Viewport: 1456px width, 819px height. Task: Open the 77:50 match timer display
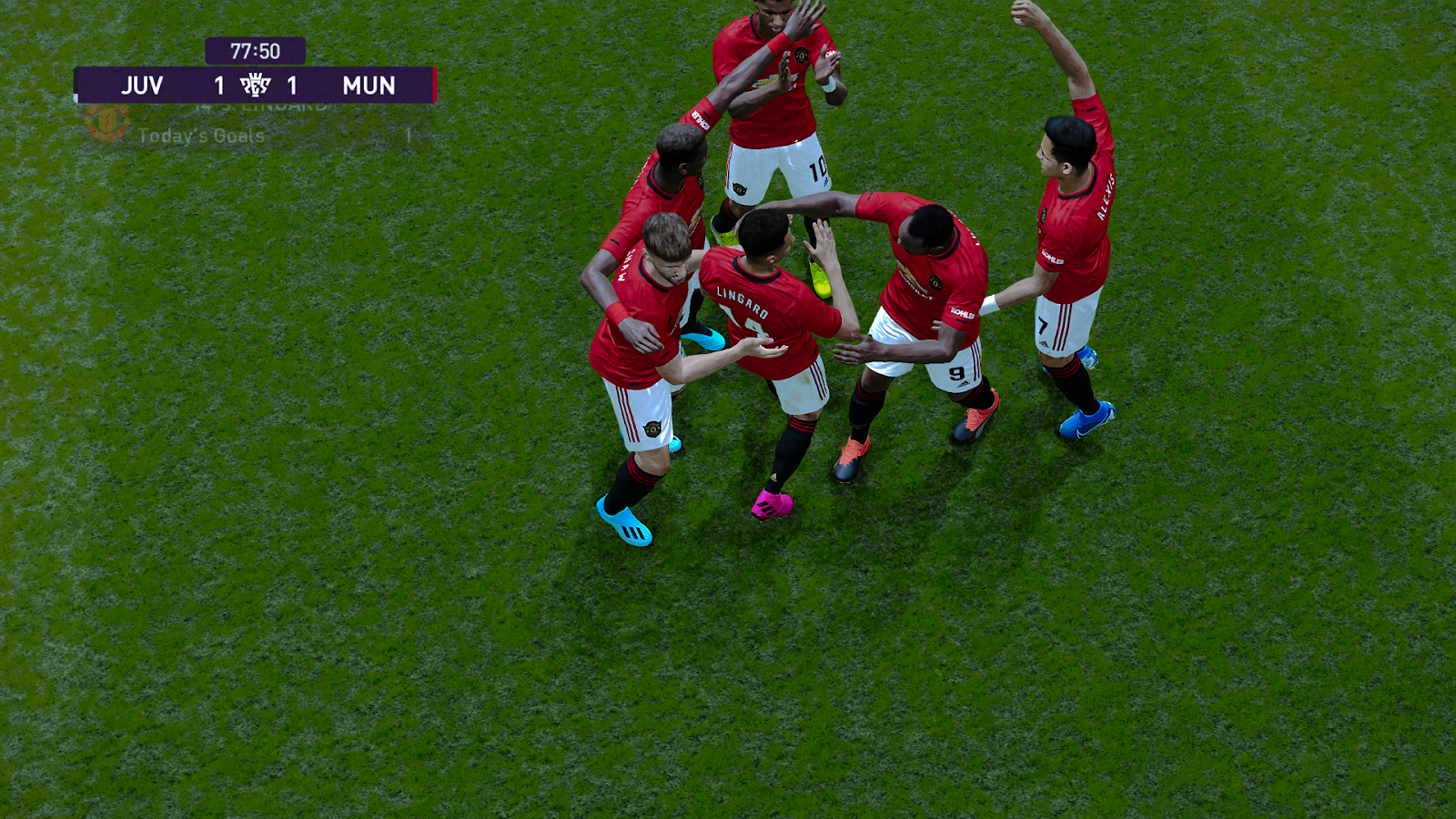click(x=258, y=50)
